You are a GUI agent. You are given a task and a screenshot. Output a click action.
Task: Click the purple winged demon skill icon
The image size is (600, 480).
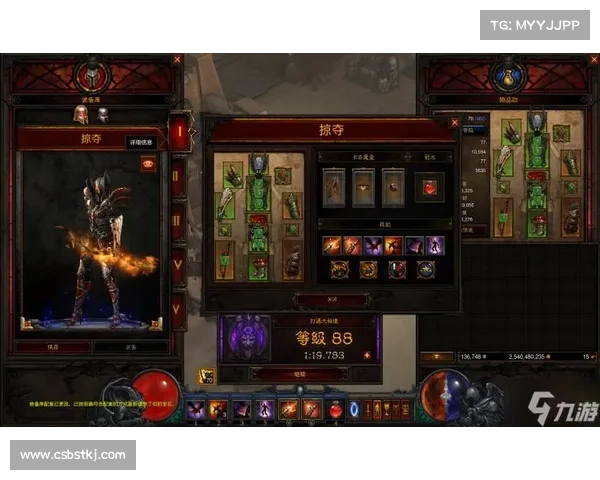pos(373,245)
